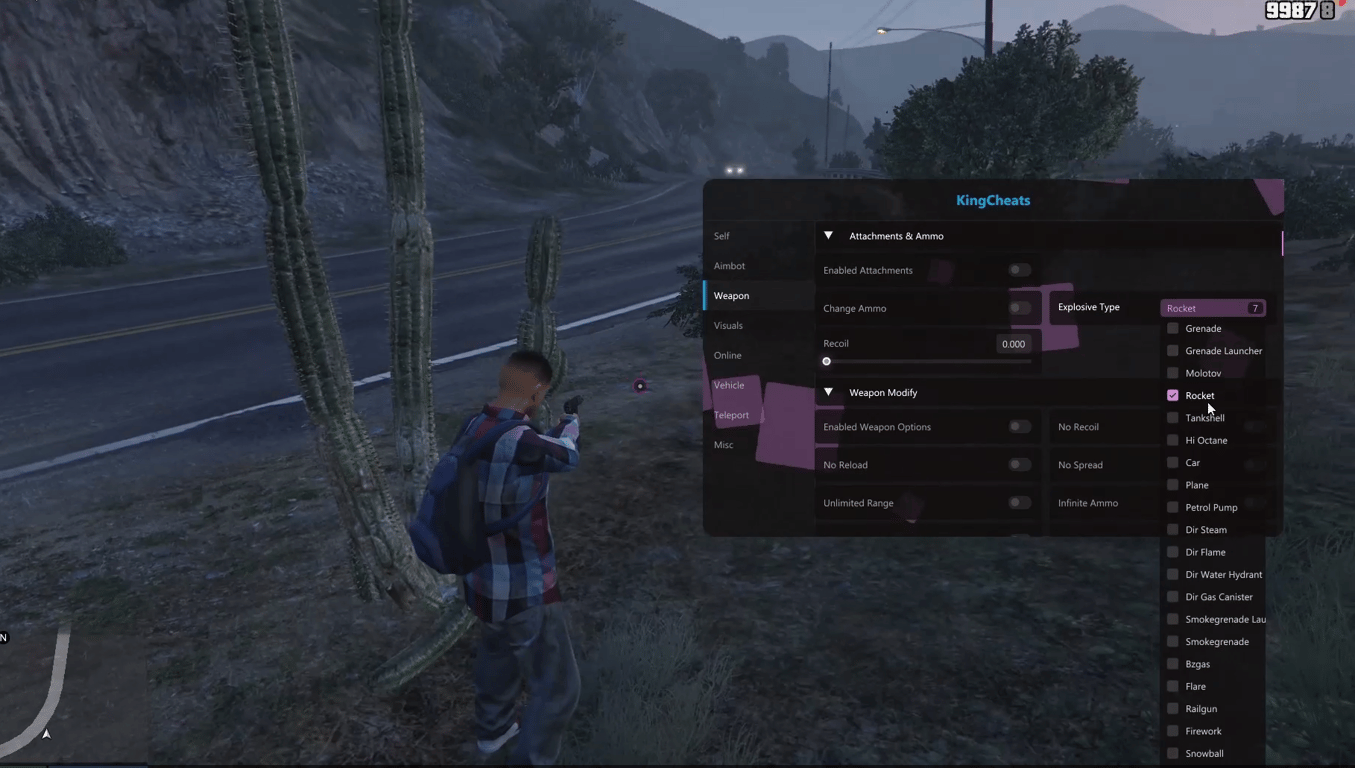Choose Railgun from the explosive list

[1173, 709]
